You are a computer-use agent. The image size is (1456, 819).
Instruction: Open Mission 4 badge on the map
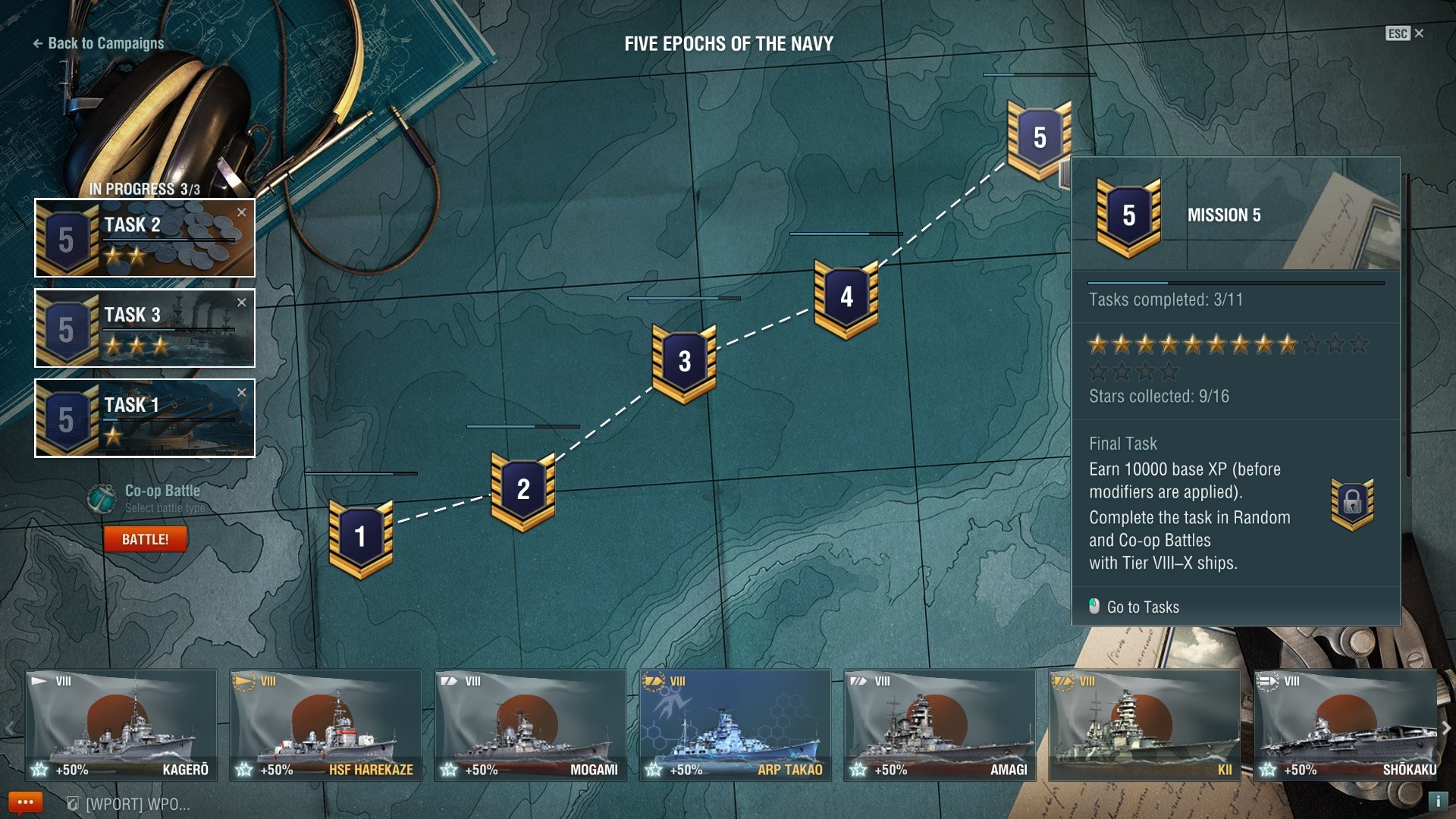tap(846, 298)
